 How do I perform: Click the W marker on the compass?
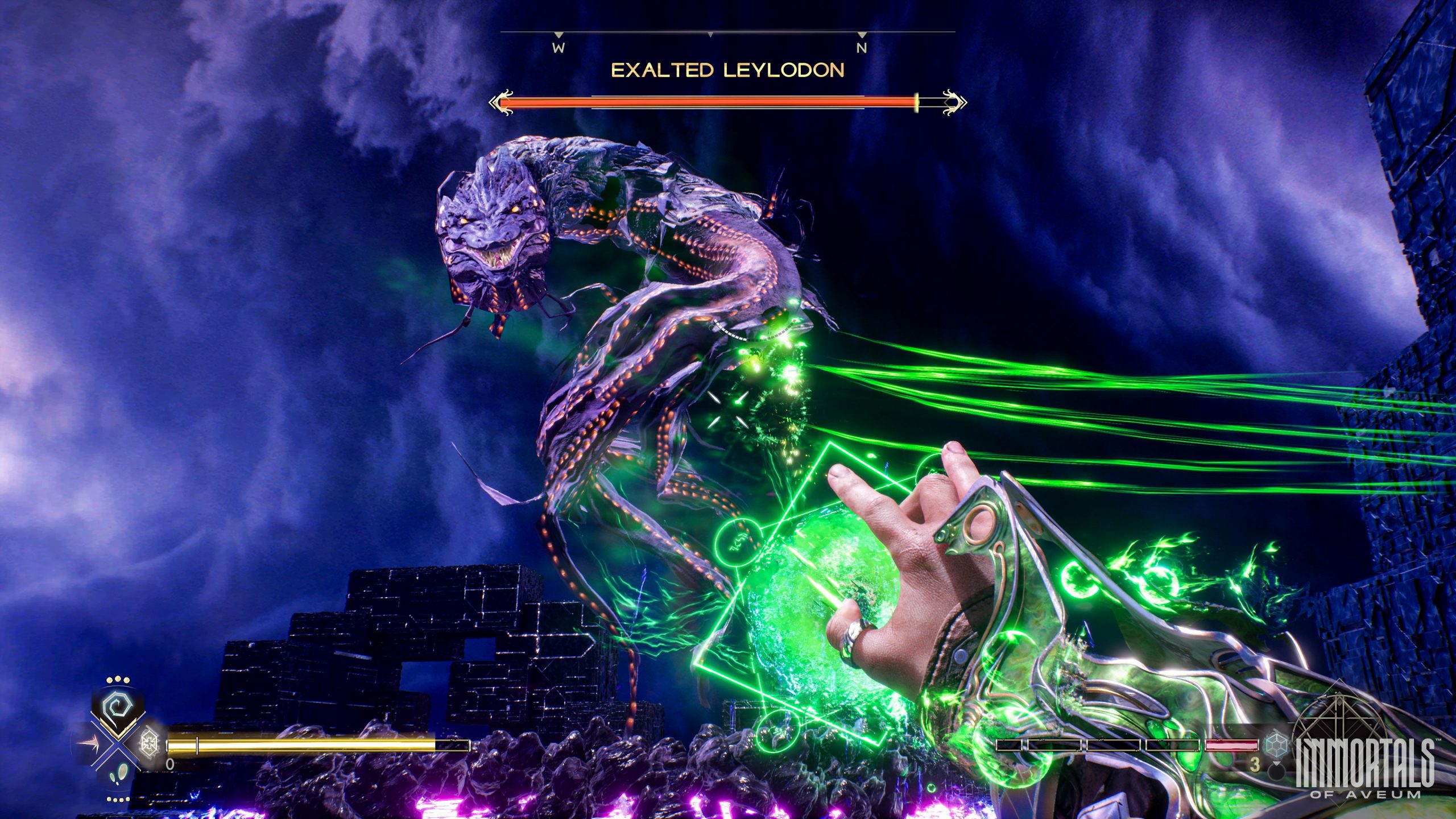pos(559,47)
